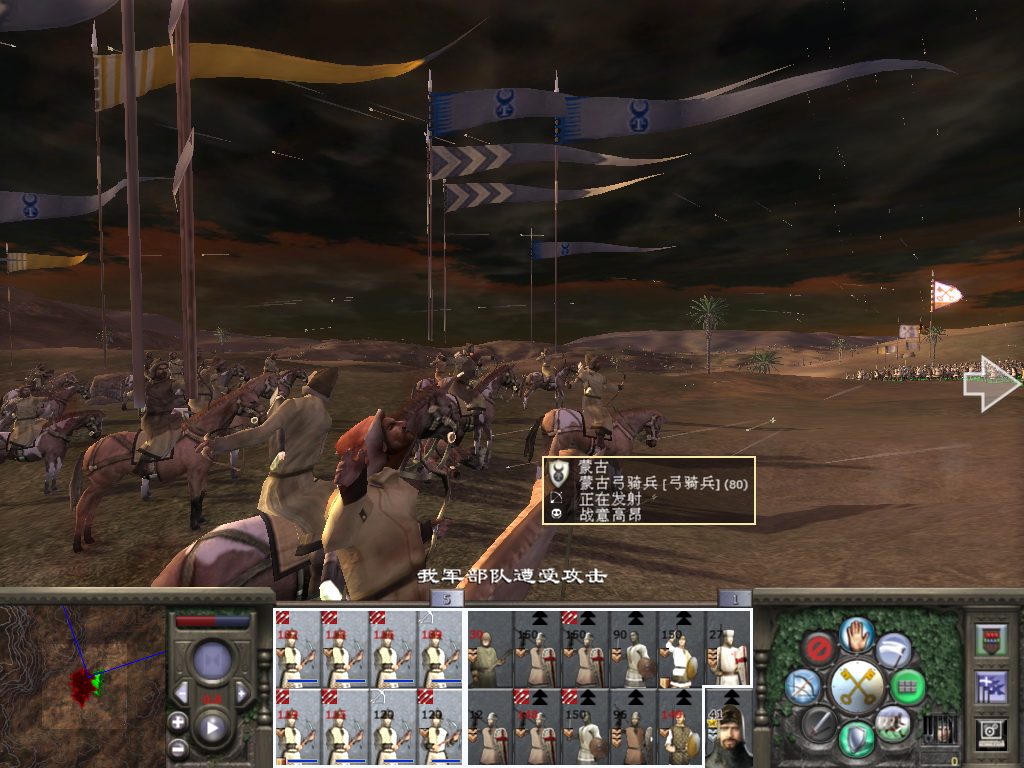The image size is (1024, 768).
Task: Zoom in the minimap with plus button
Action: 178,721
